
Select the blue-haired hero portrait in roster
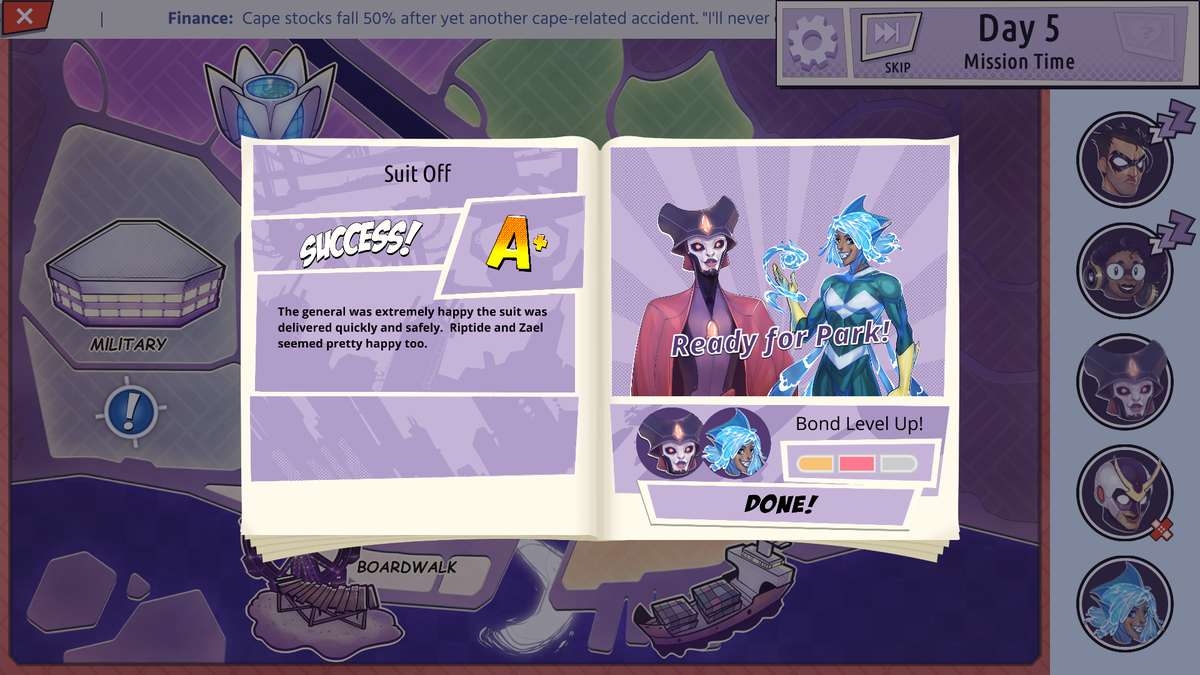[1124, 603]
